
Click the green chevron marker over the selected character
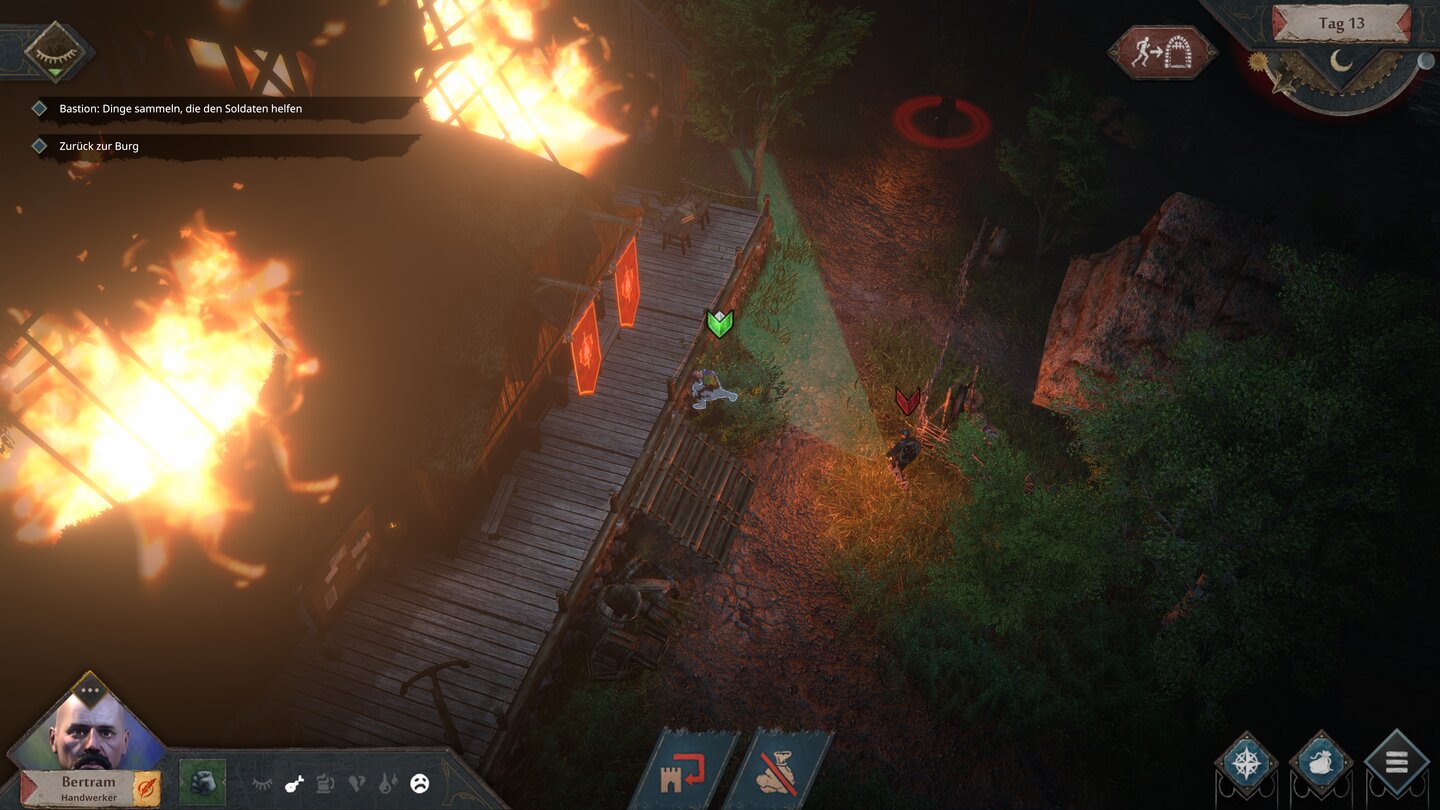[x=720, y=322]
